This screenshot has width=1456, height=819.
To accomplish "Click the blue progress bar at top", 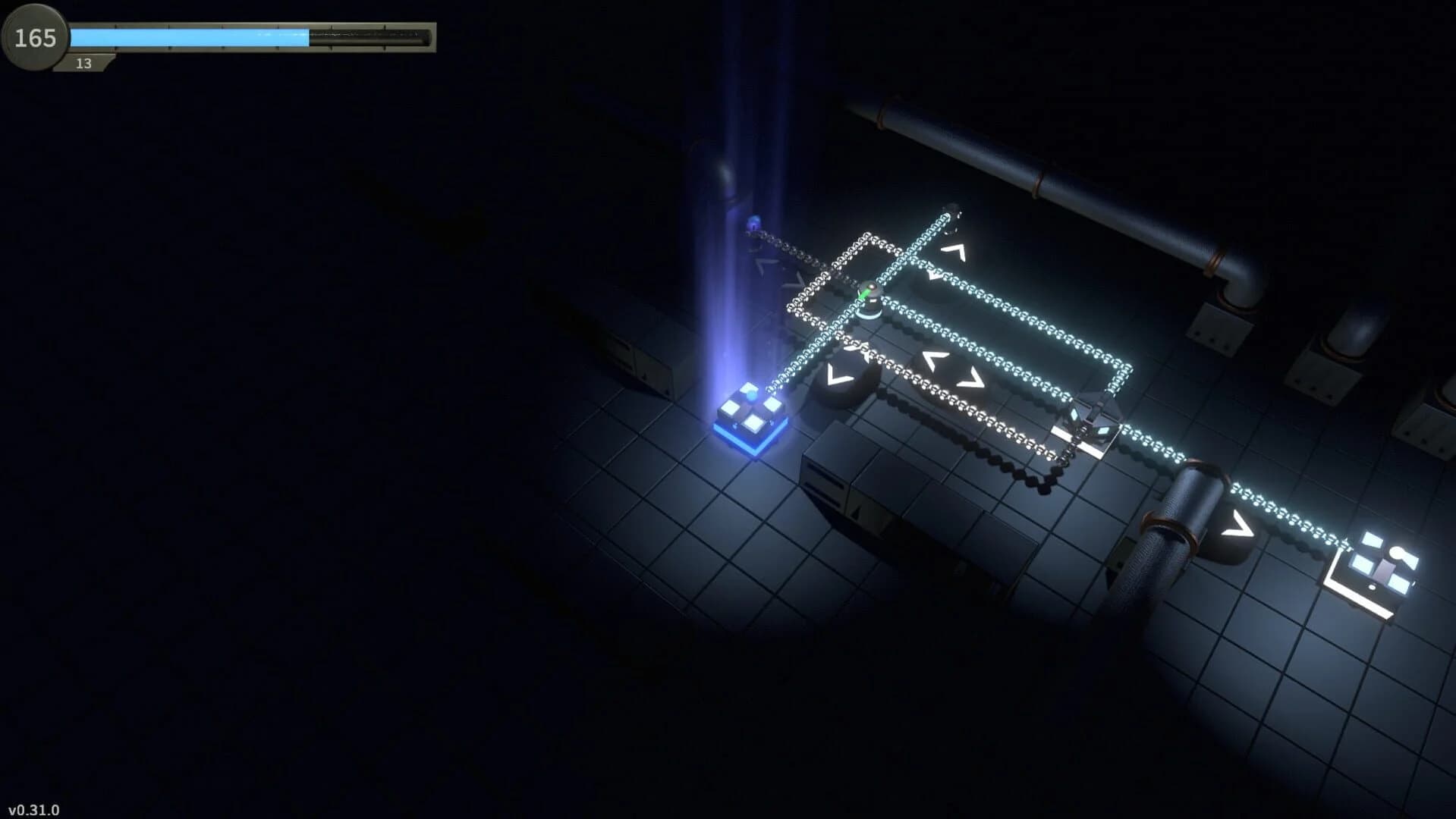I will 190,35.
